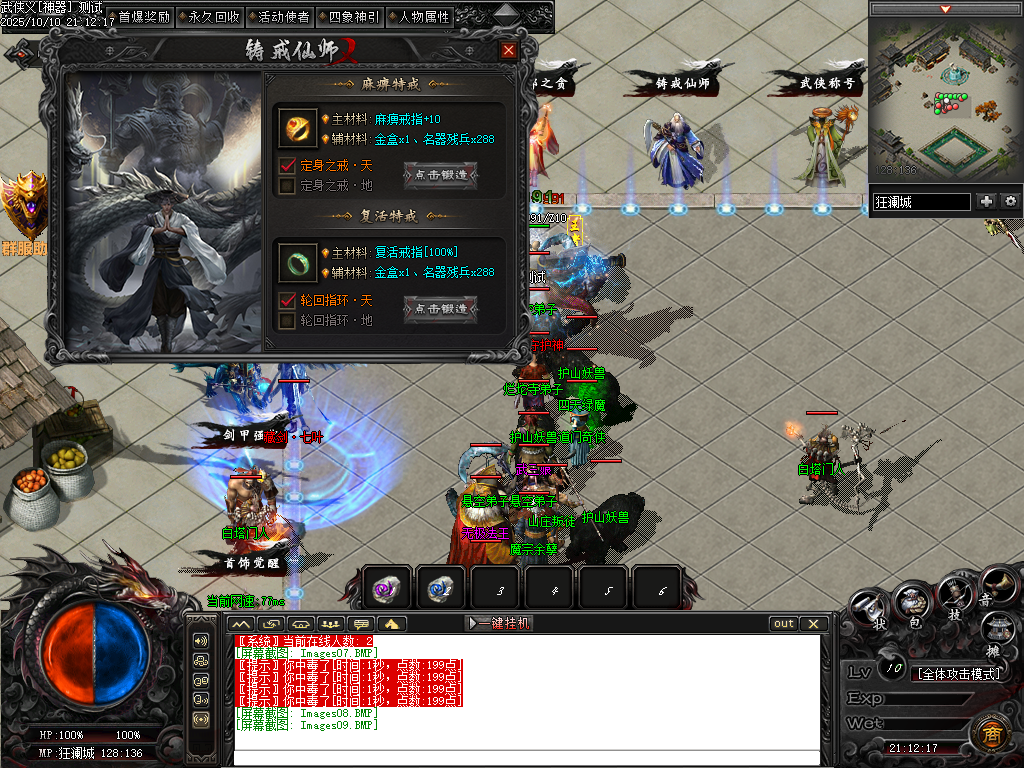Open the 四象神引 menu
The height and width of the screenshot is (768, 1024).
(348, 17)
